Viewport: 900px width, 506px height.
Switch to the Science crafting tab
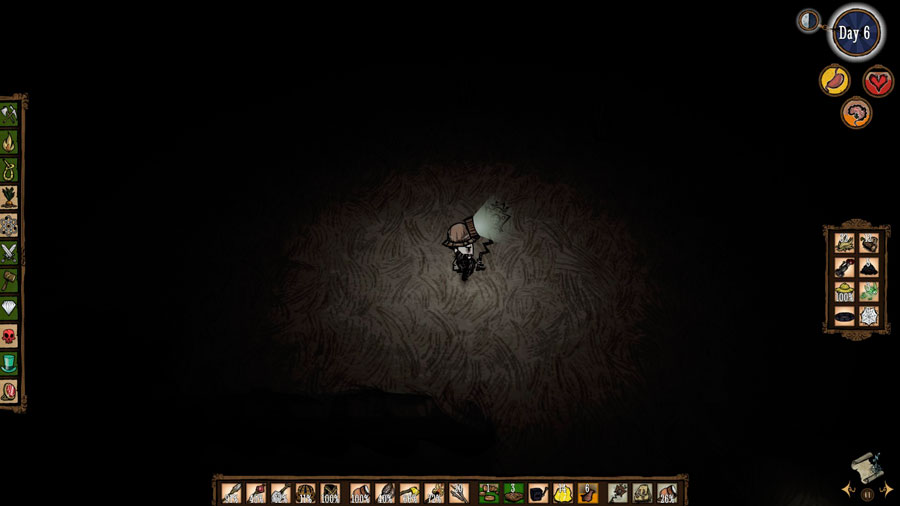click(x=10, y=225)
